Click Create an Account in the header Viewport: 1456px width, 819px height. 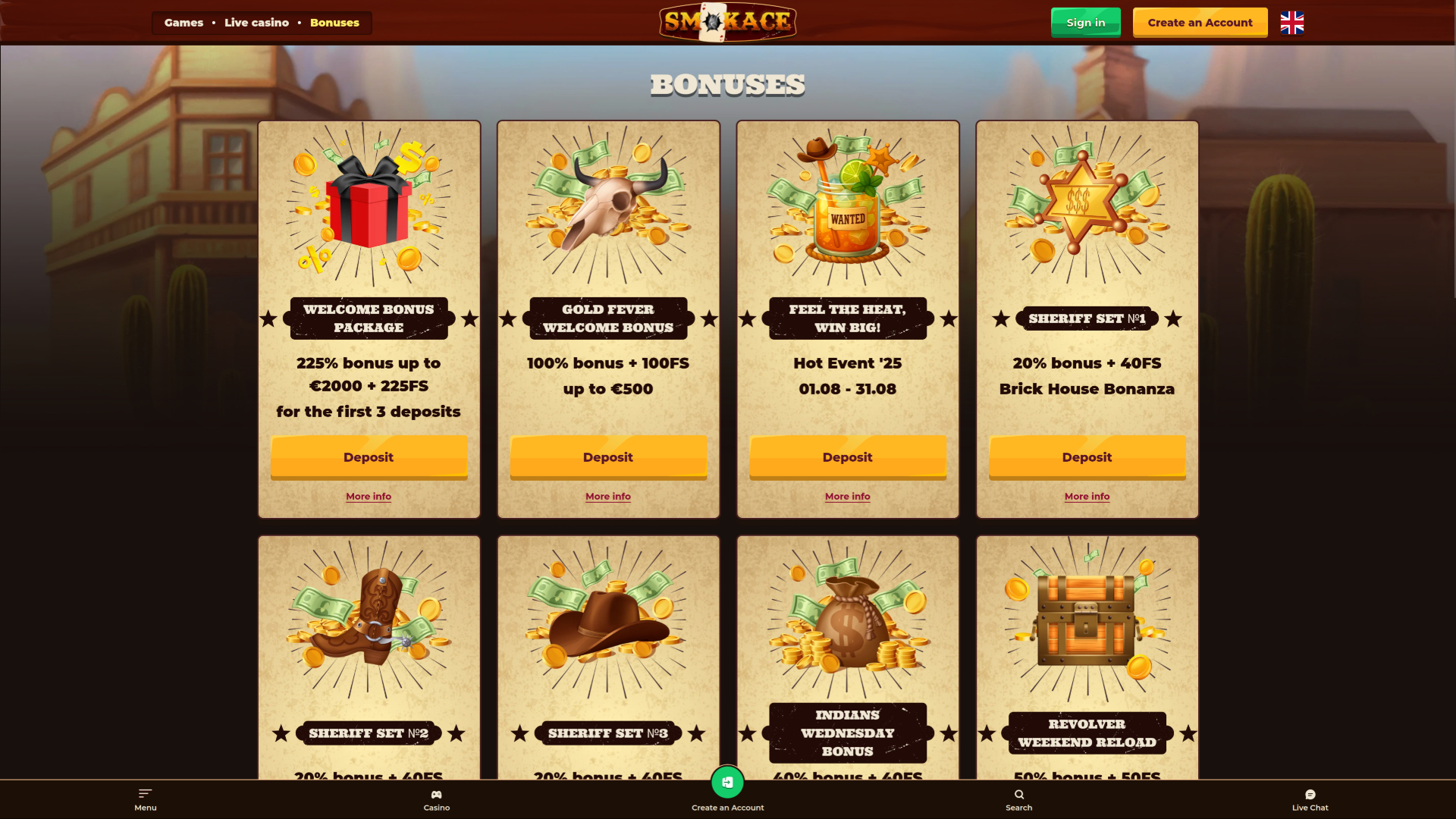click(x=1199, y=22)
